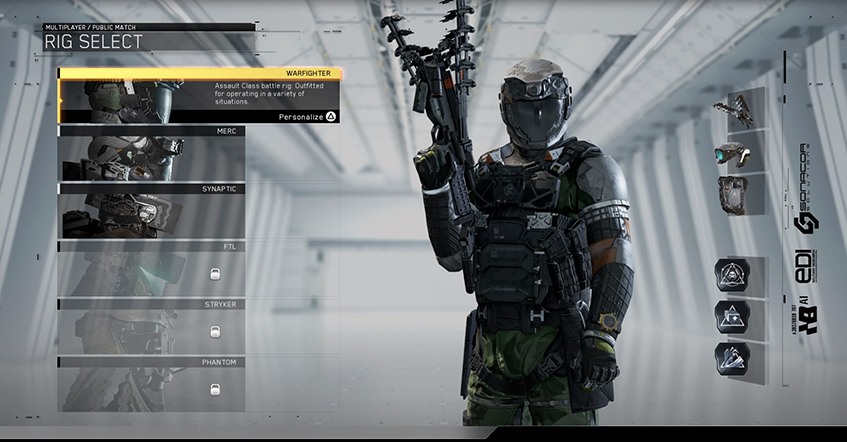Pick the armor vest payload icon
The image size is (847, 442).
pos(740,193)
